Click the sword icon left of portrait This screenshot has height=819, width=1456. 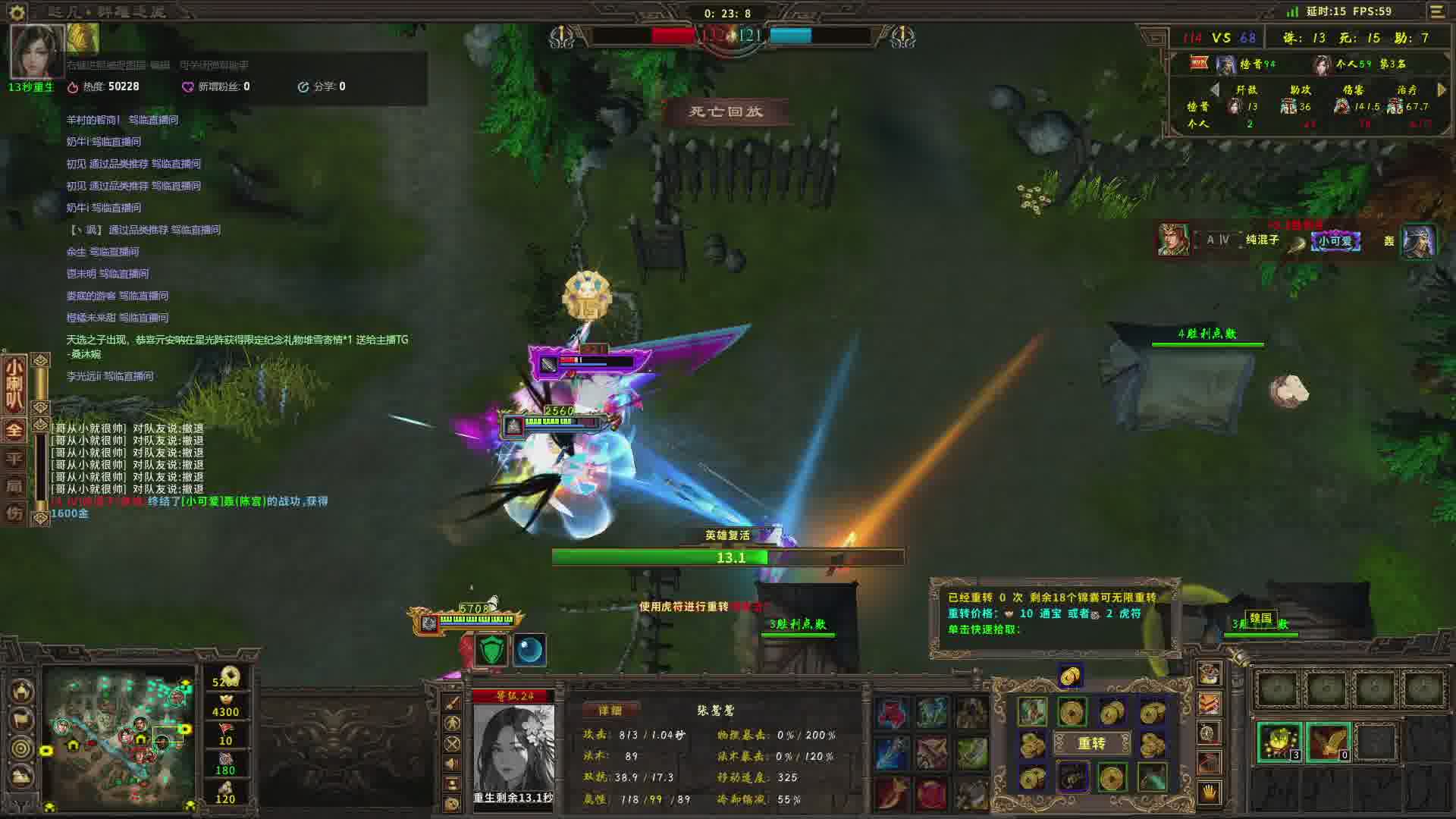[453, 703]
